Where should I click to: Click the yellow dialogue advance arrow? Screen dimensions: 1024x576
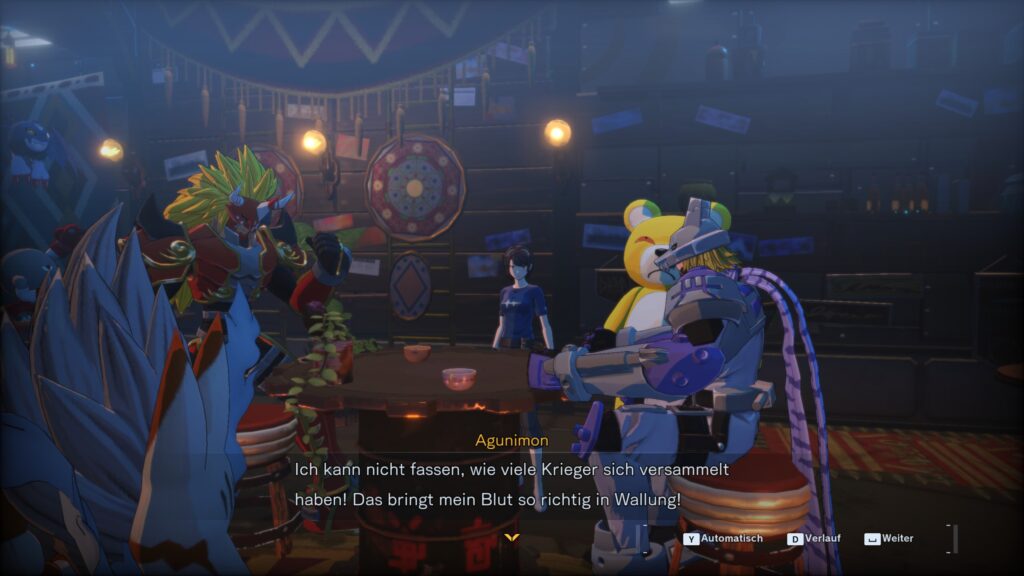(511, 538)
